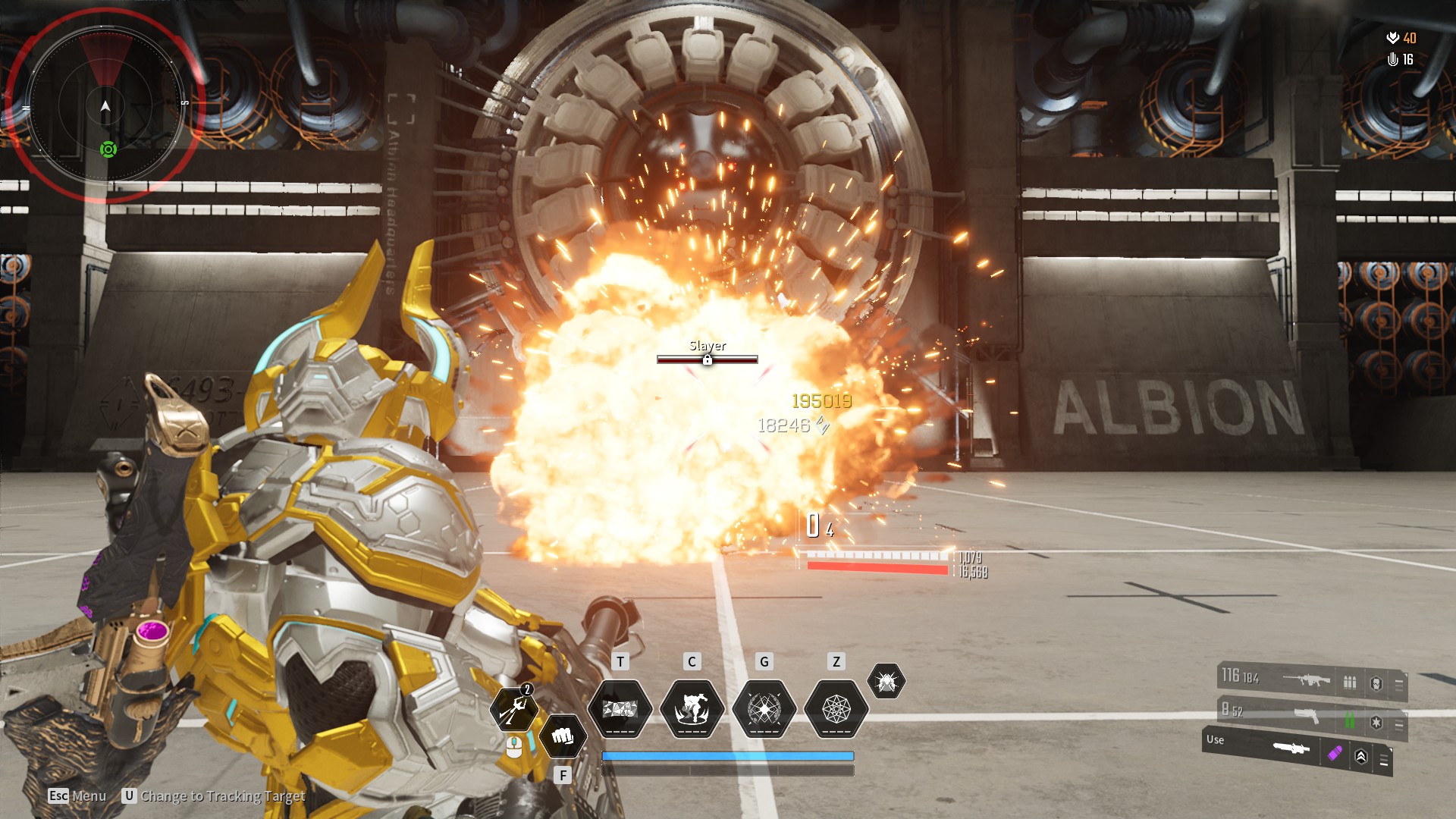Activate the circular burst crosshair skill
This screenshot has height=819, width=1456.
764,709
